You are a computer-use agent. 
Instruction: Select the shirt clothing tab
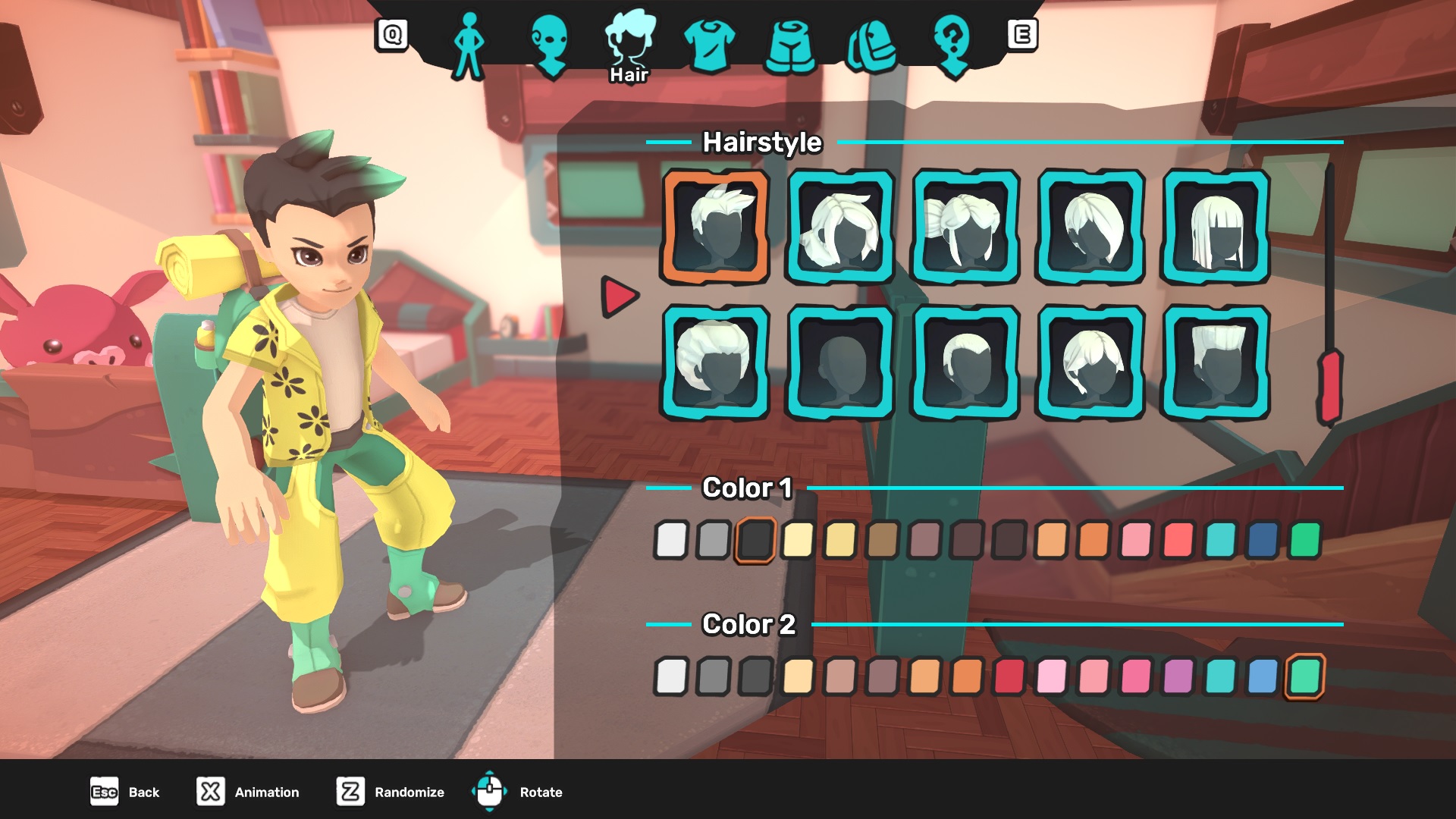(709, 45)
